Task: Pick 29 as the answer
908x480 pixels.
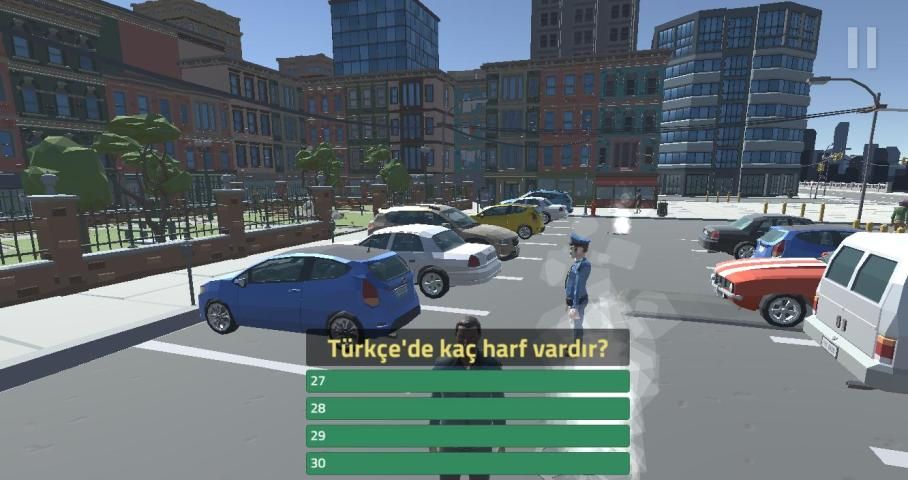Action: [x=467, y=436]
